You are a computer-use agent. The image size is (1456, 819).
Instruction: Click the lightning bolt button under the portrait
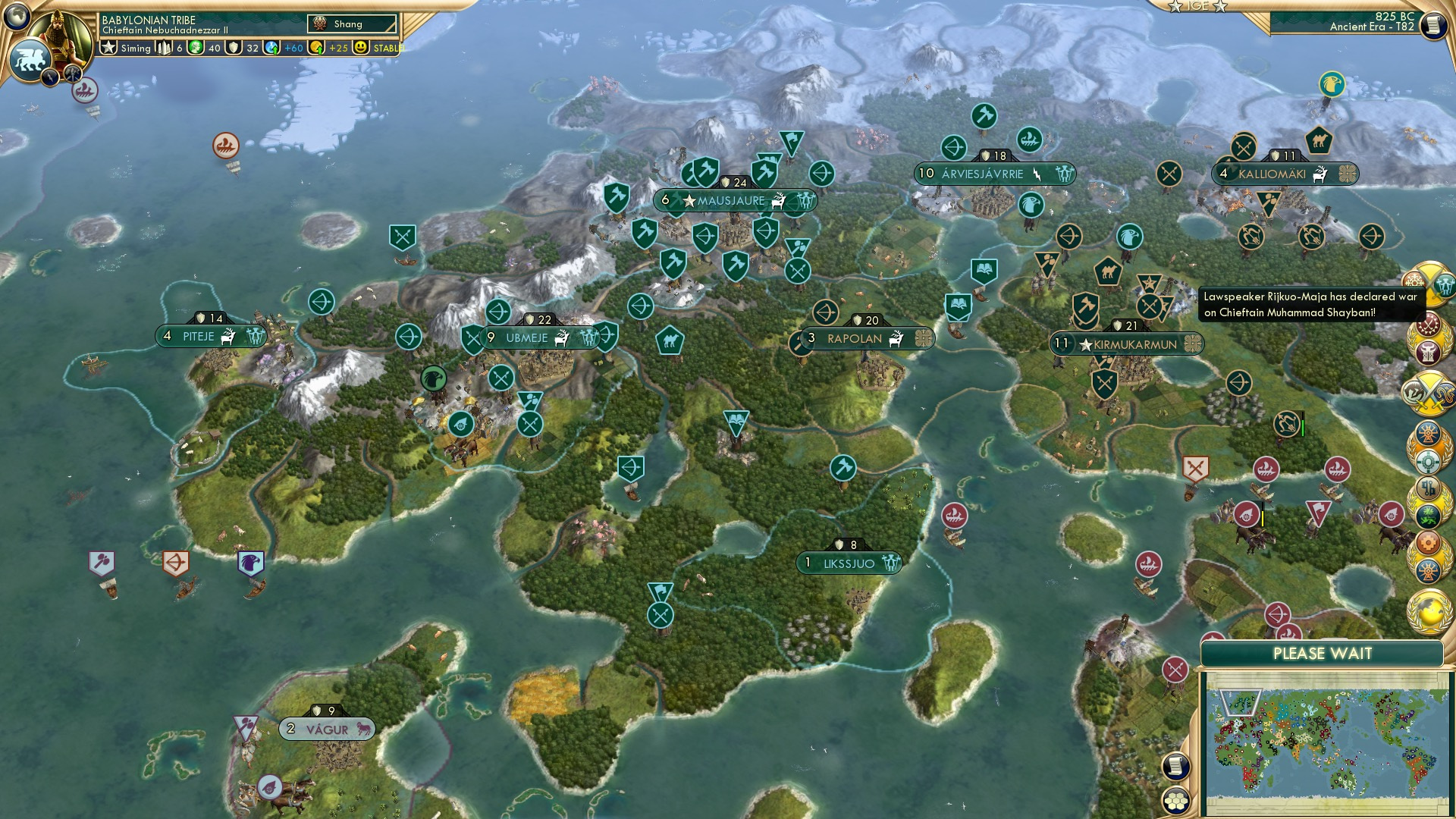[51, 77]
